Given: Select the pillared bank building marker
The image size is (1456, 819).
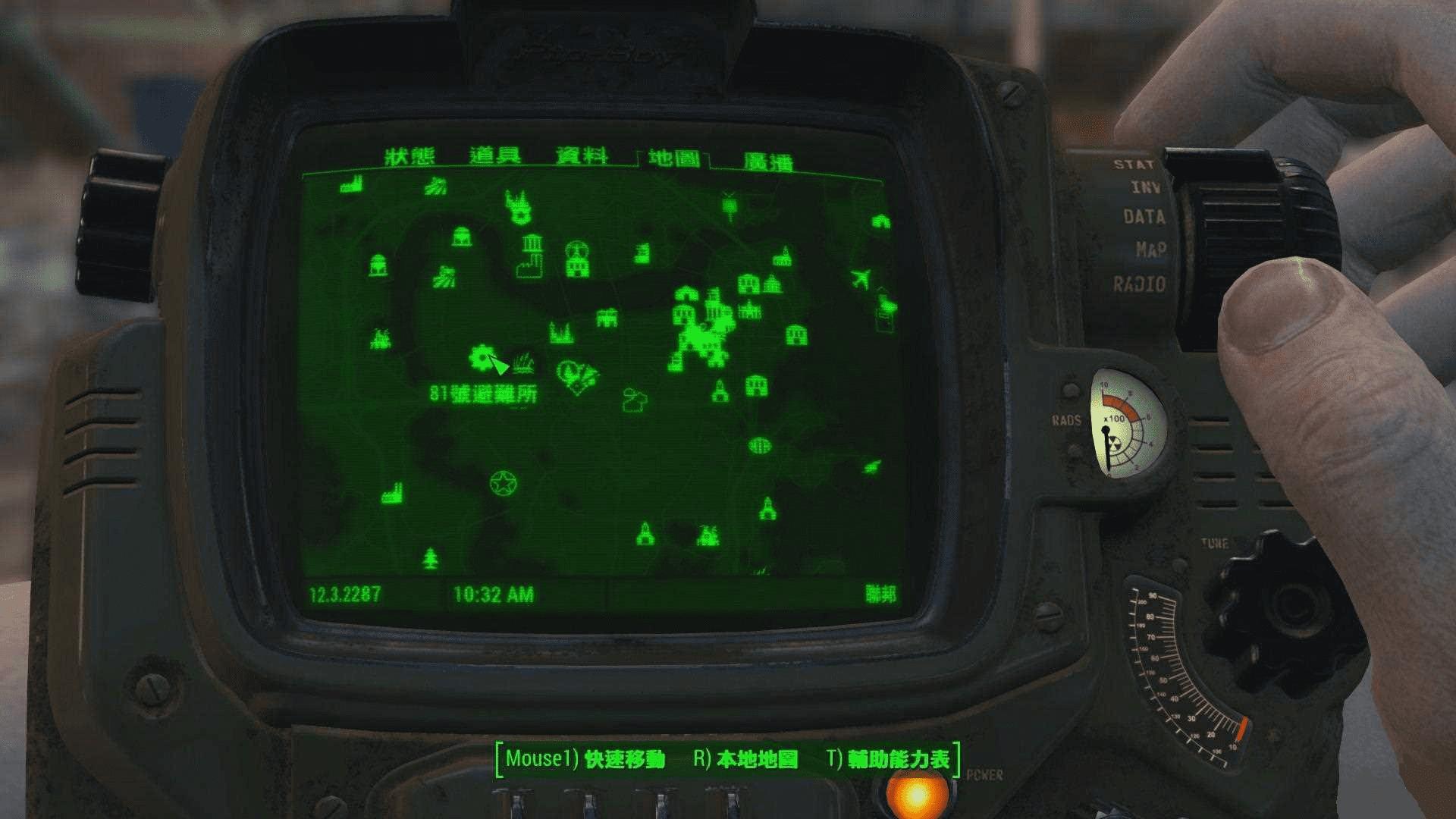Looking at the screenshot, I should click(532, 243).
